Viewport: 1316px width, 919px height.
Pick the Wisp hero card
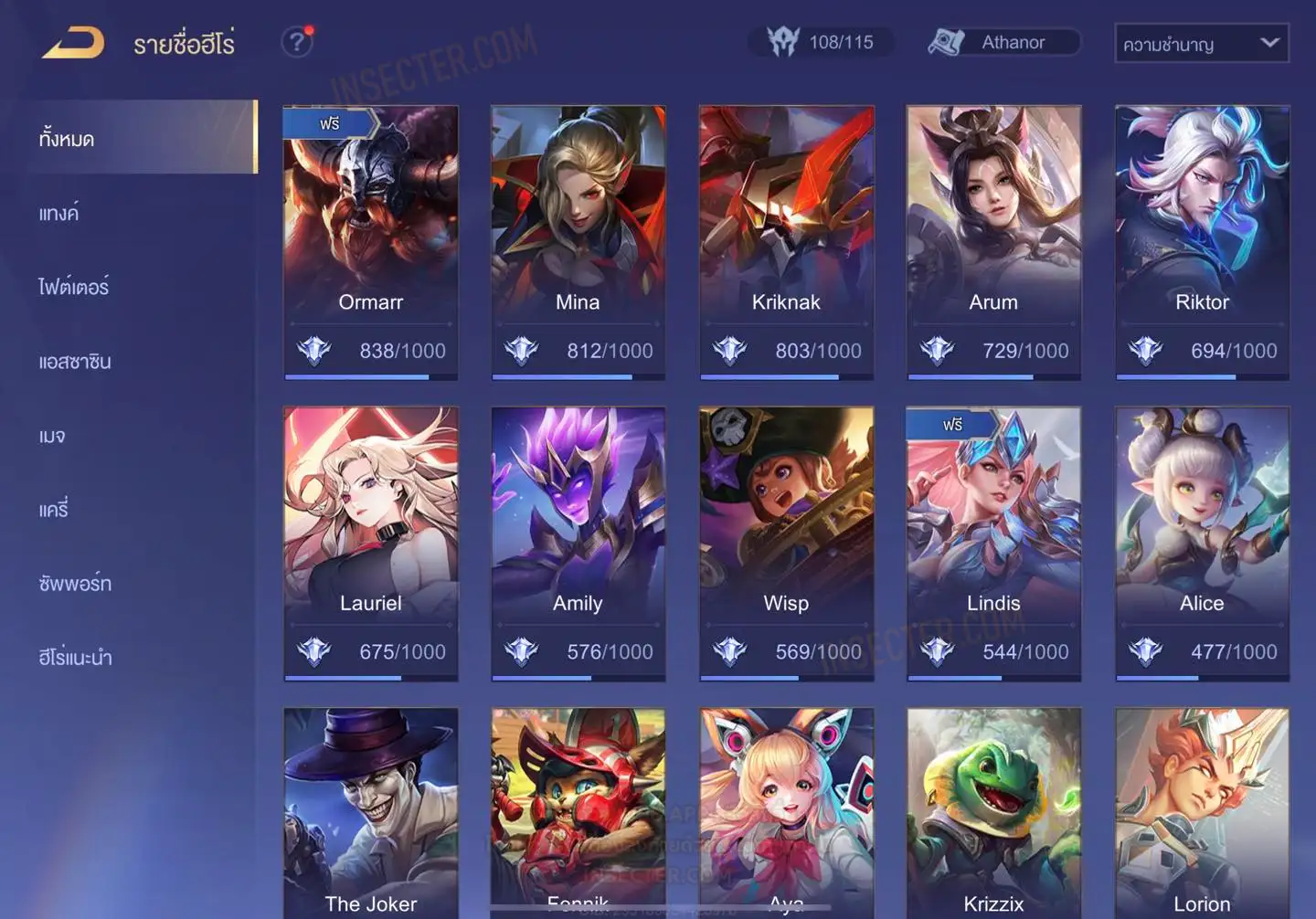pyautogui.click(x=786, y=544)
